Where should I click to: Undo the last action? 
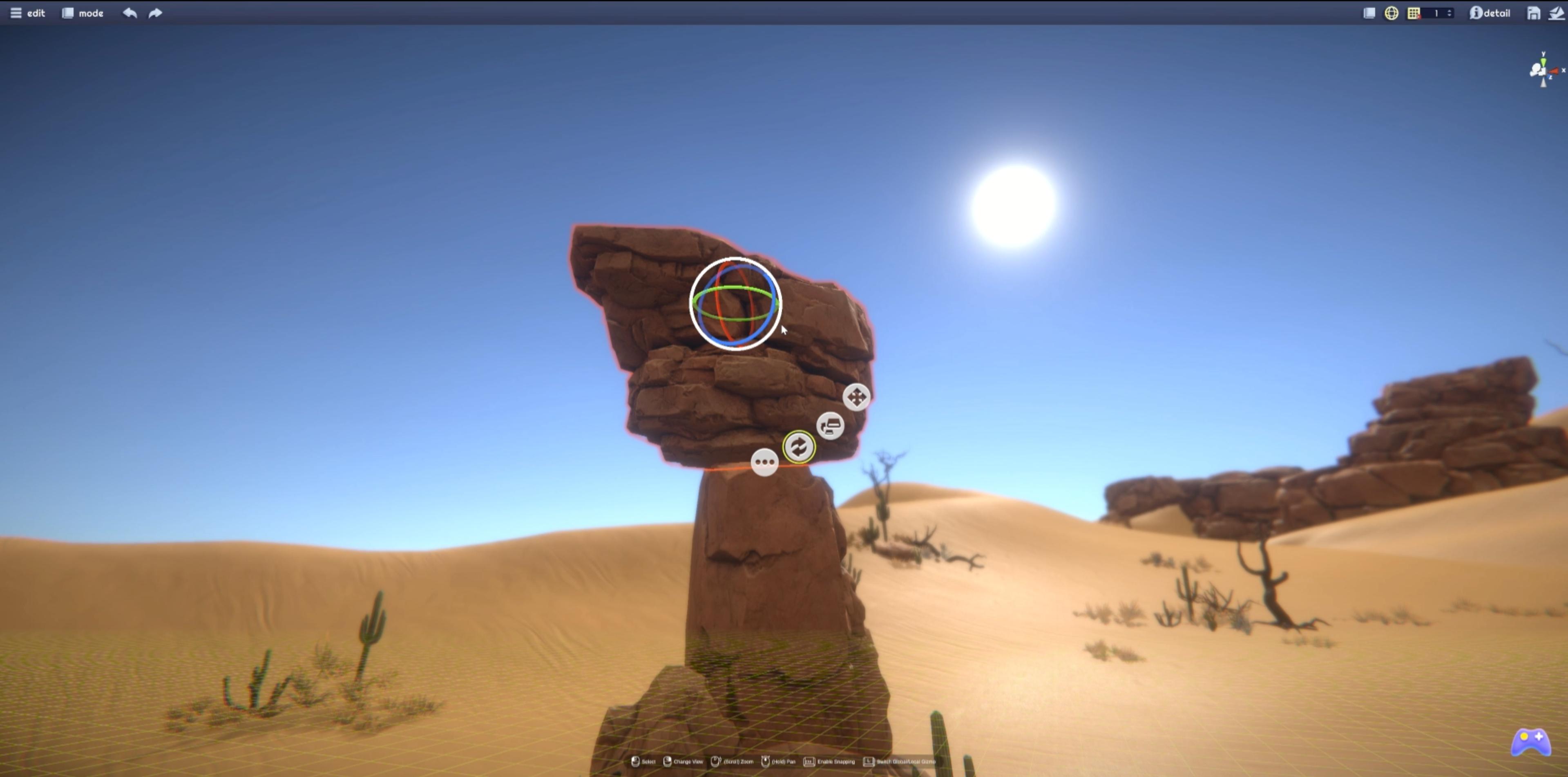click(x=130, y=13)
